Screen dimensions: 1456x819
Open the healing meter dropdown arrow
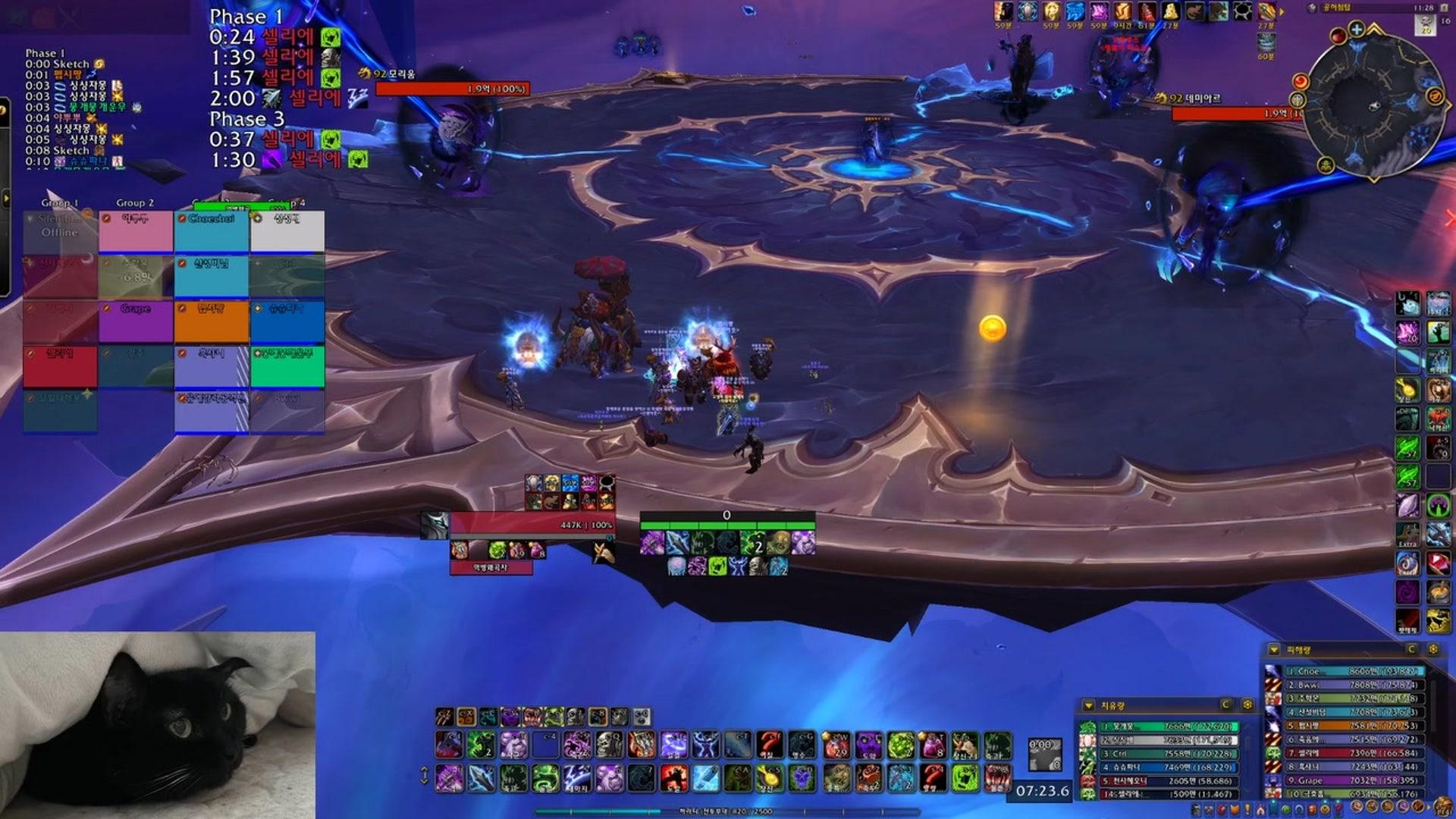point(1089,705)
